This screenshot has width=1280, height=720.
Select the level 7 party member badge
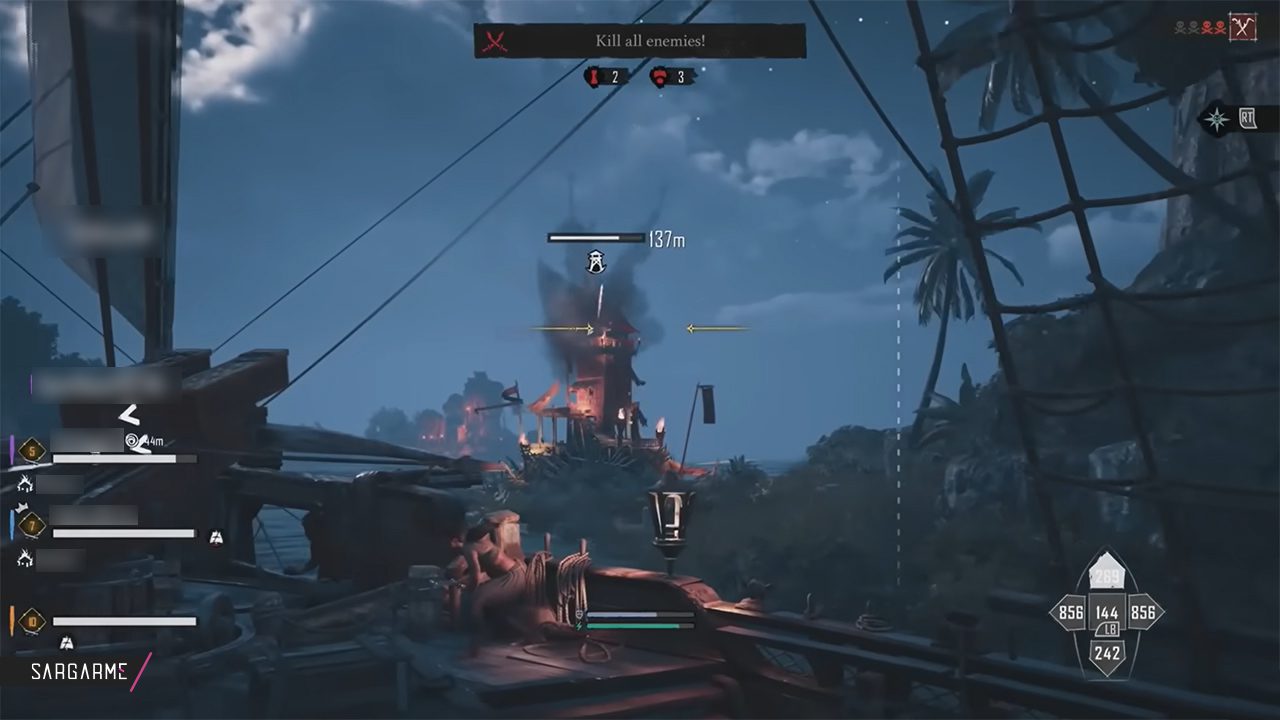coord(33,523)
